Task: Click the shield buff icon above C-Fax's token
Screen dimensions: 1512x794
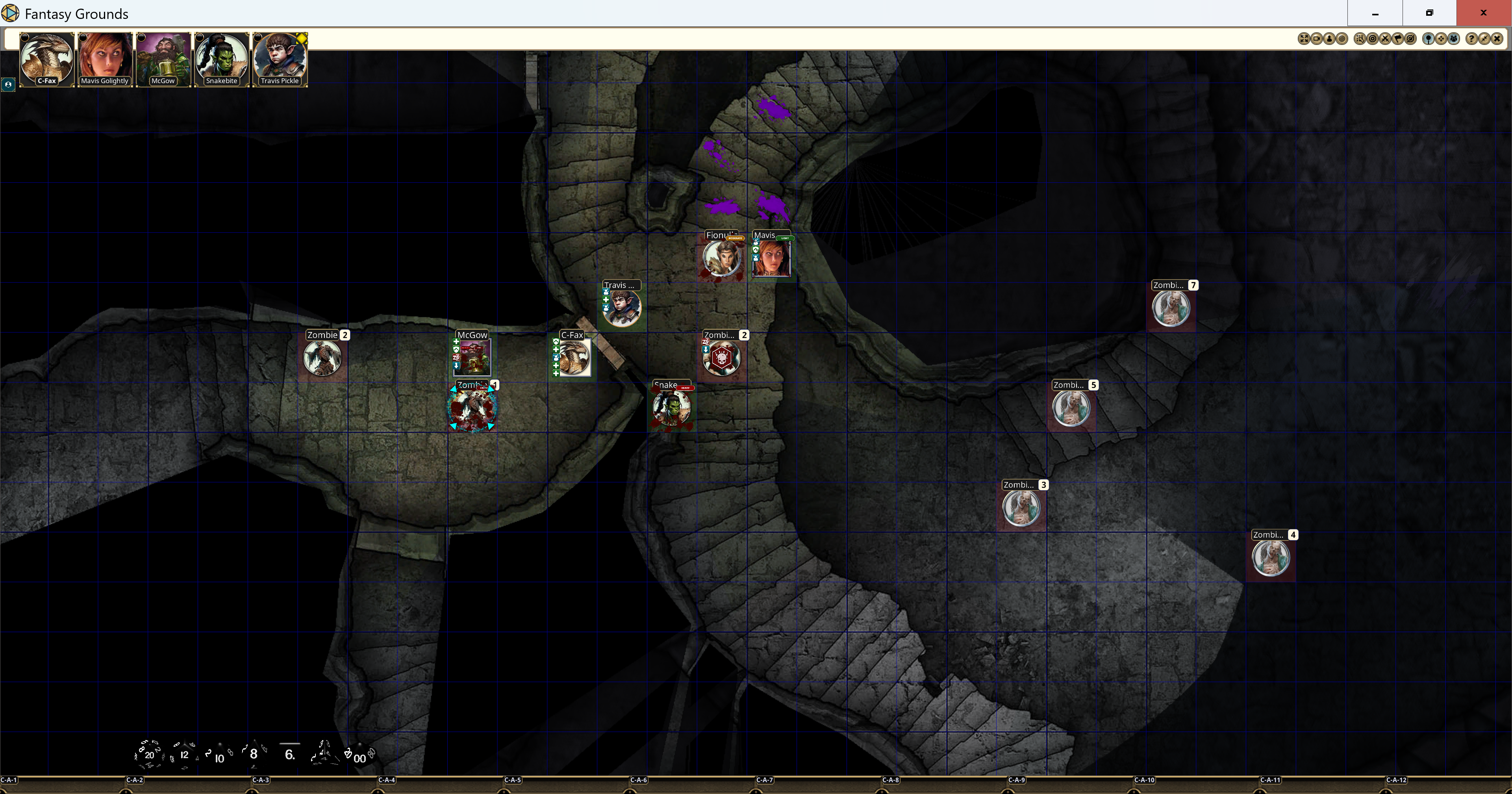Action: tap(556, 341)
